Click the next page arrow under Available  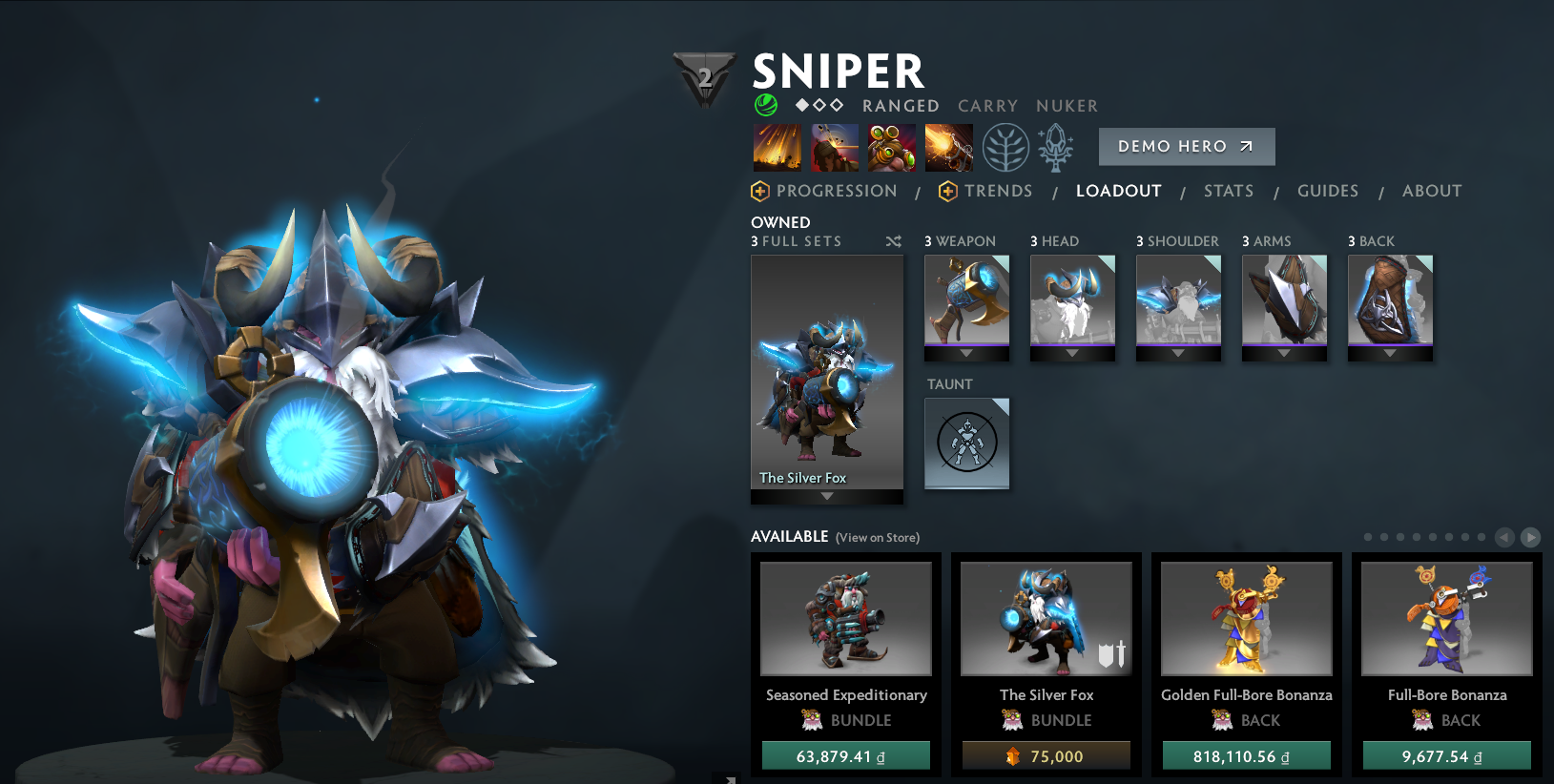1529,537
